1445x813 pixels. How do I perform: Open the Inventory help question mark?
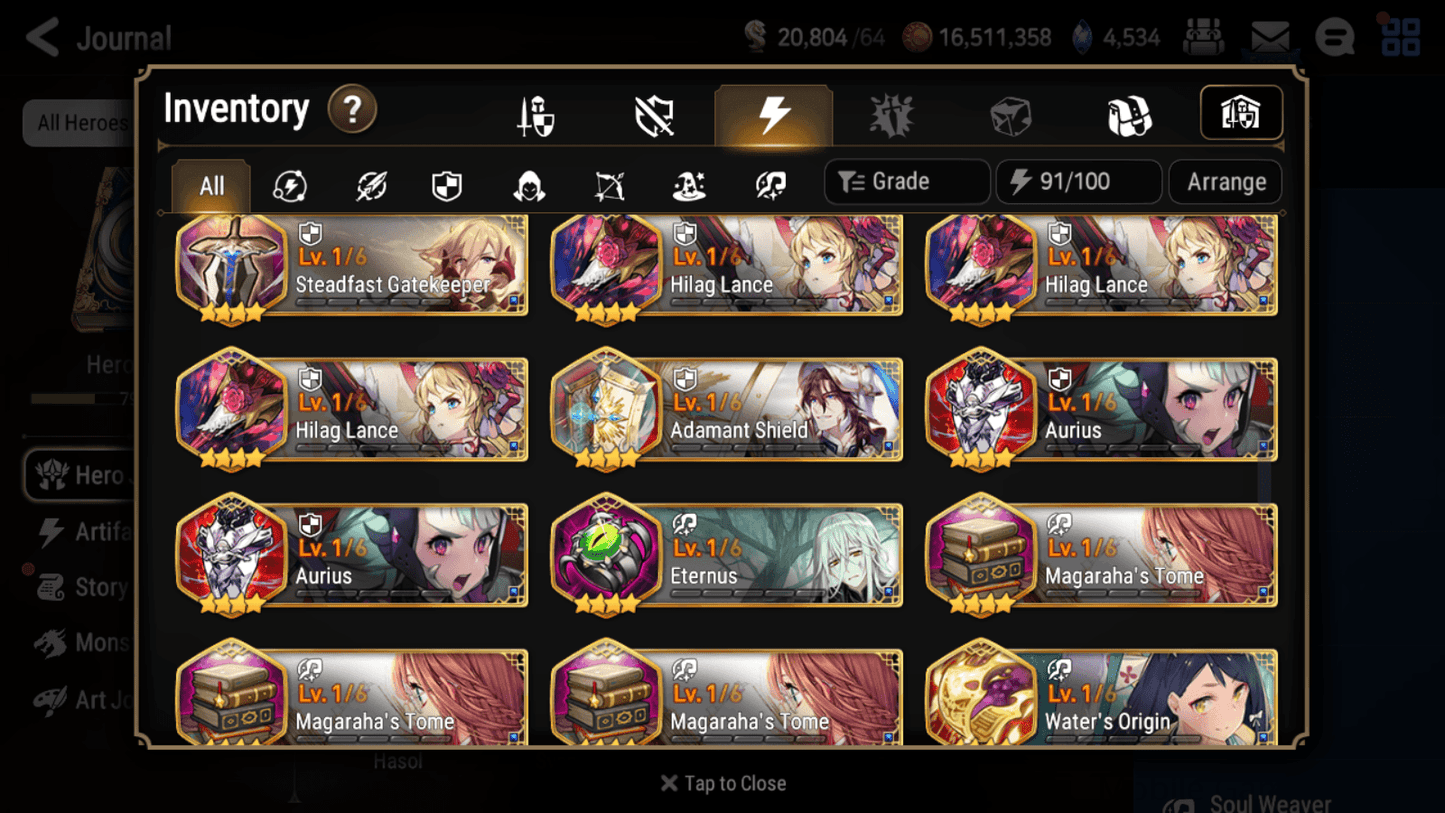352,110
